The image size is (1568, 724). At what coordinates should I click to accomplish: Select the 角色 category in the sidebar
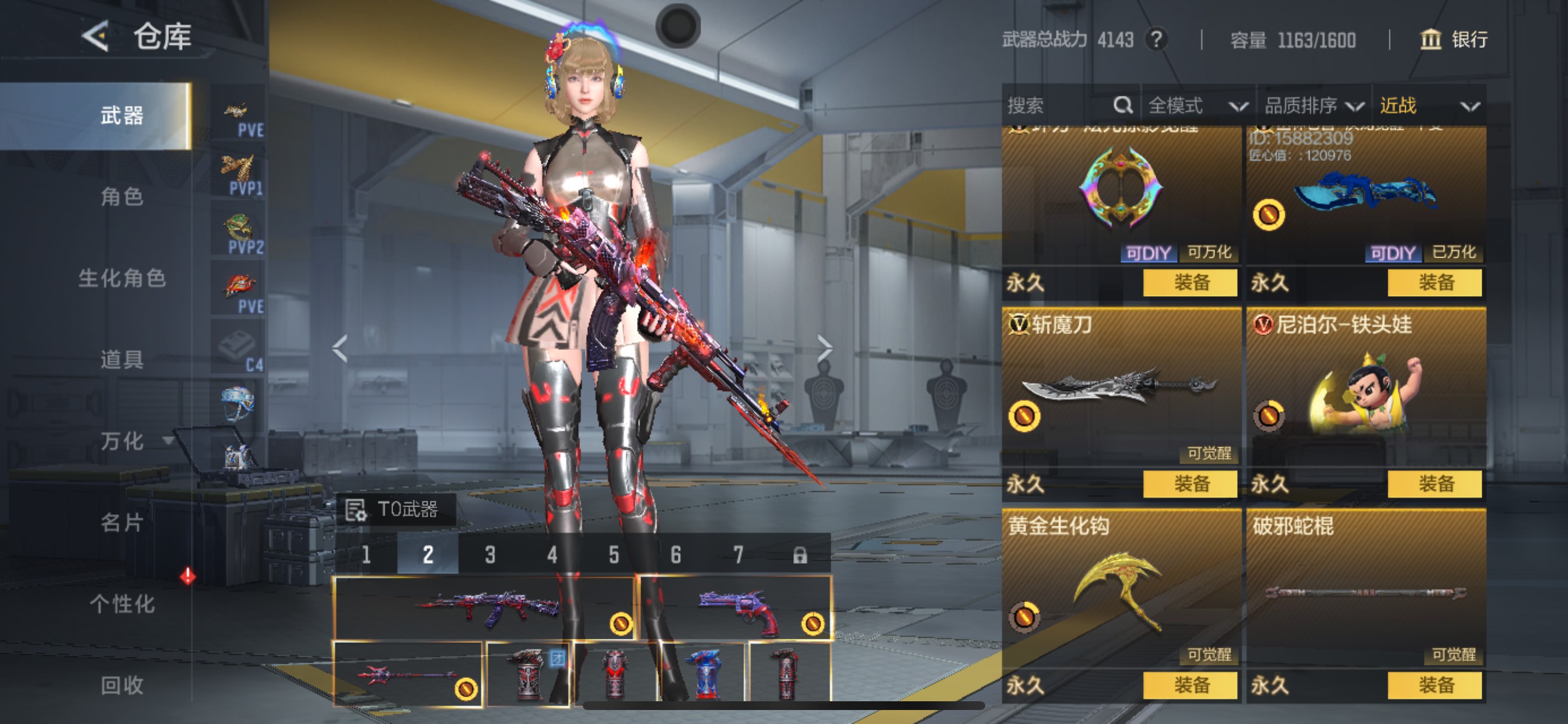[122, 196]
